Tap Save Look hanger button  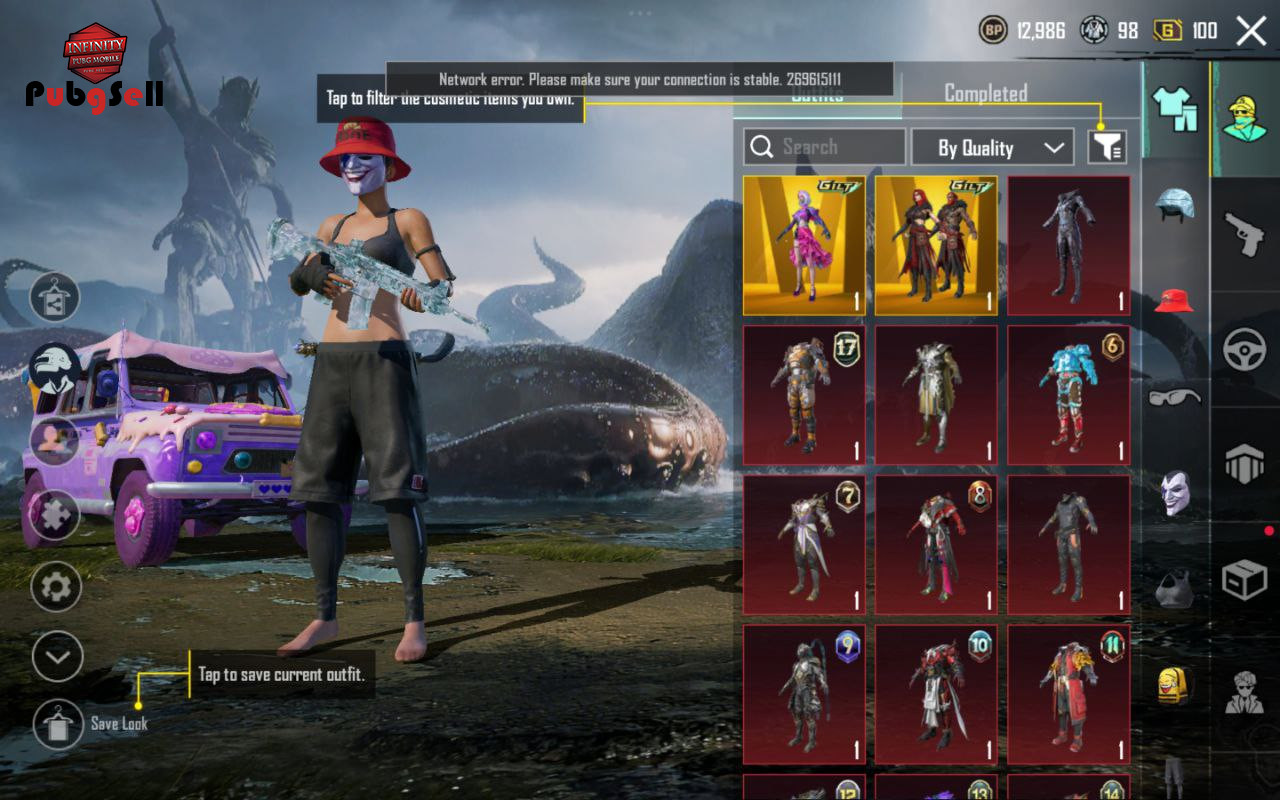[x=58, y=724]
